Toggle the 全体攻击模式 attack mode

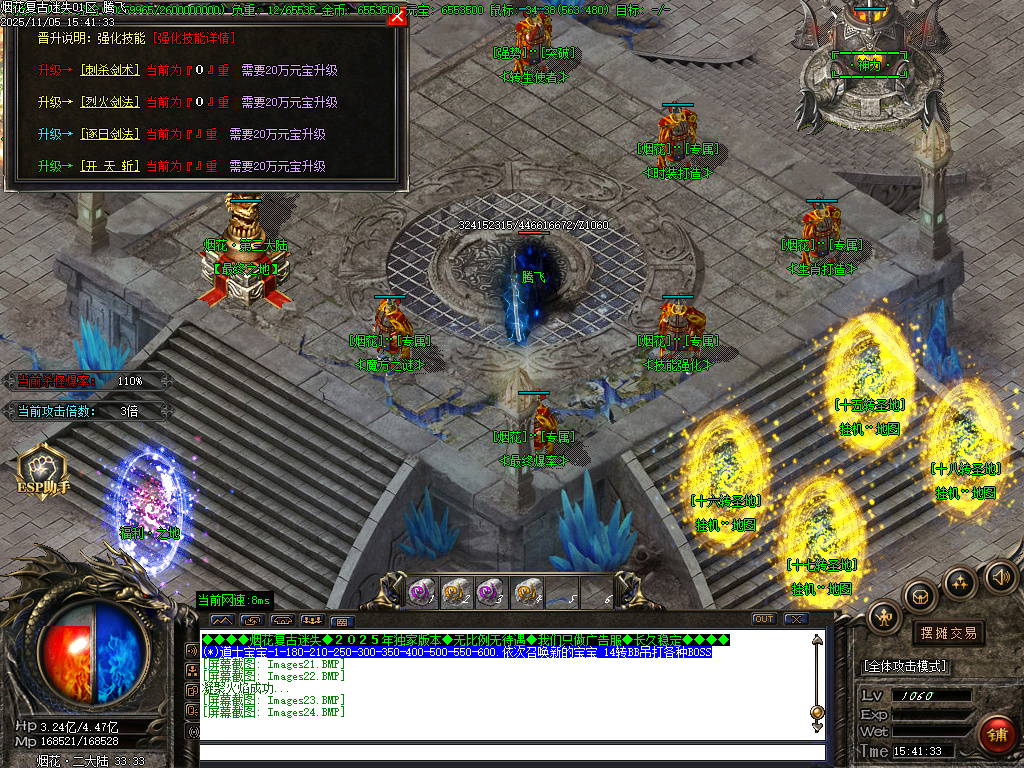905,666
